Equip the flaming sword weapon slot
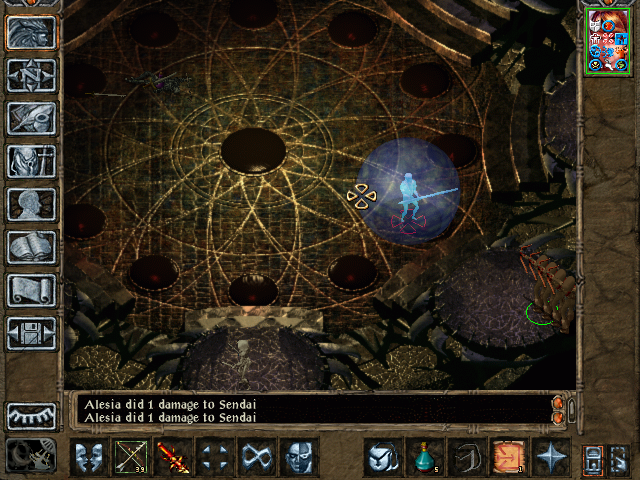This screenshot has height=480, width=640. pos(173,457)
